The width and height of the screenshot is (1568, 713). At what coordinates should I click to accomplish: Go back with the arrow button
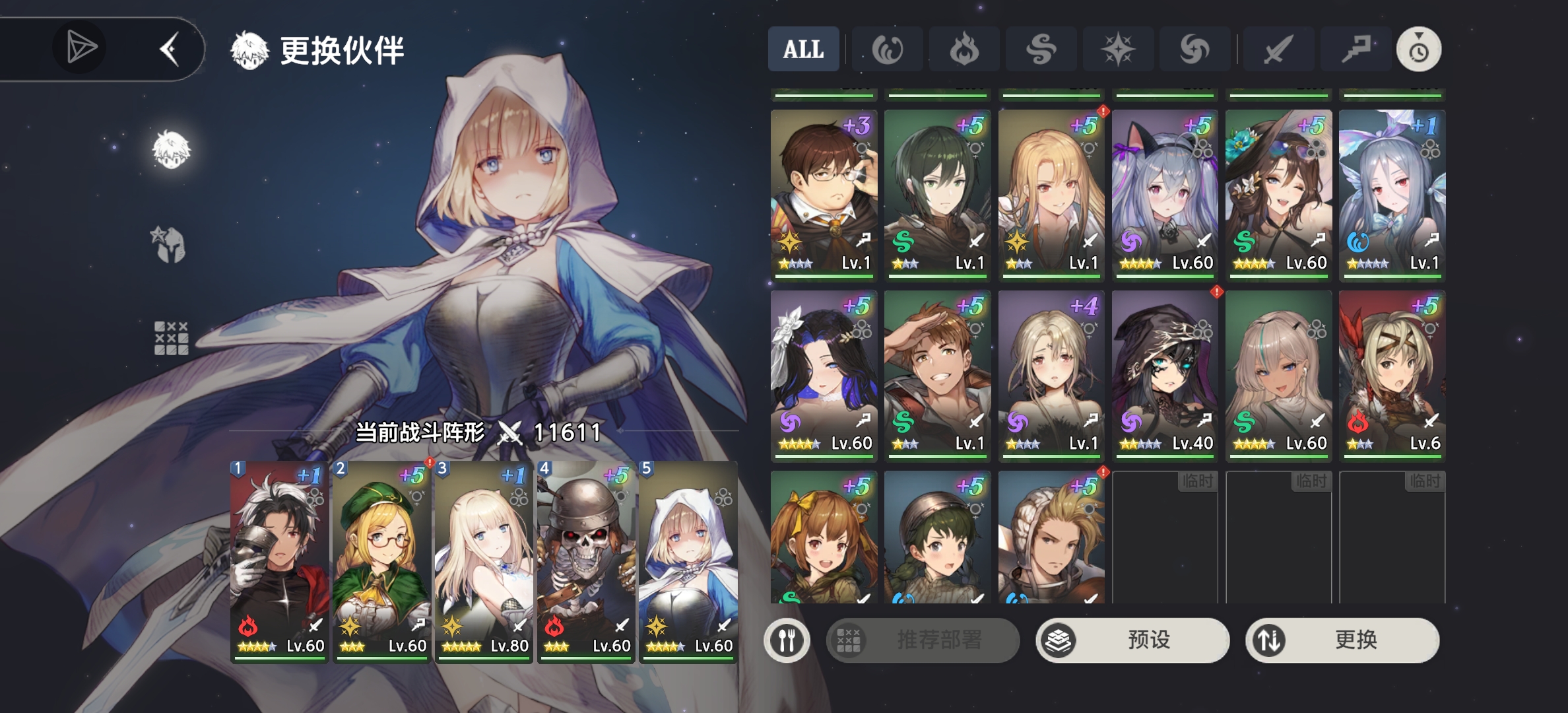170,49
